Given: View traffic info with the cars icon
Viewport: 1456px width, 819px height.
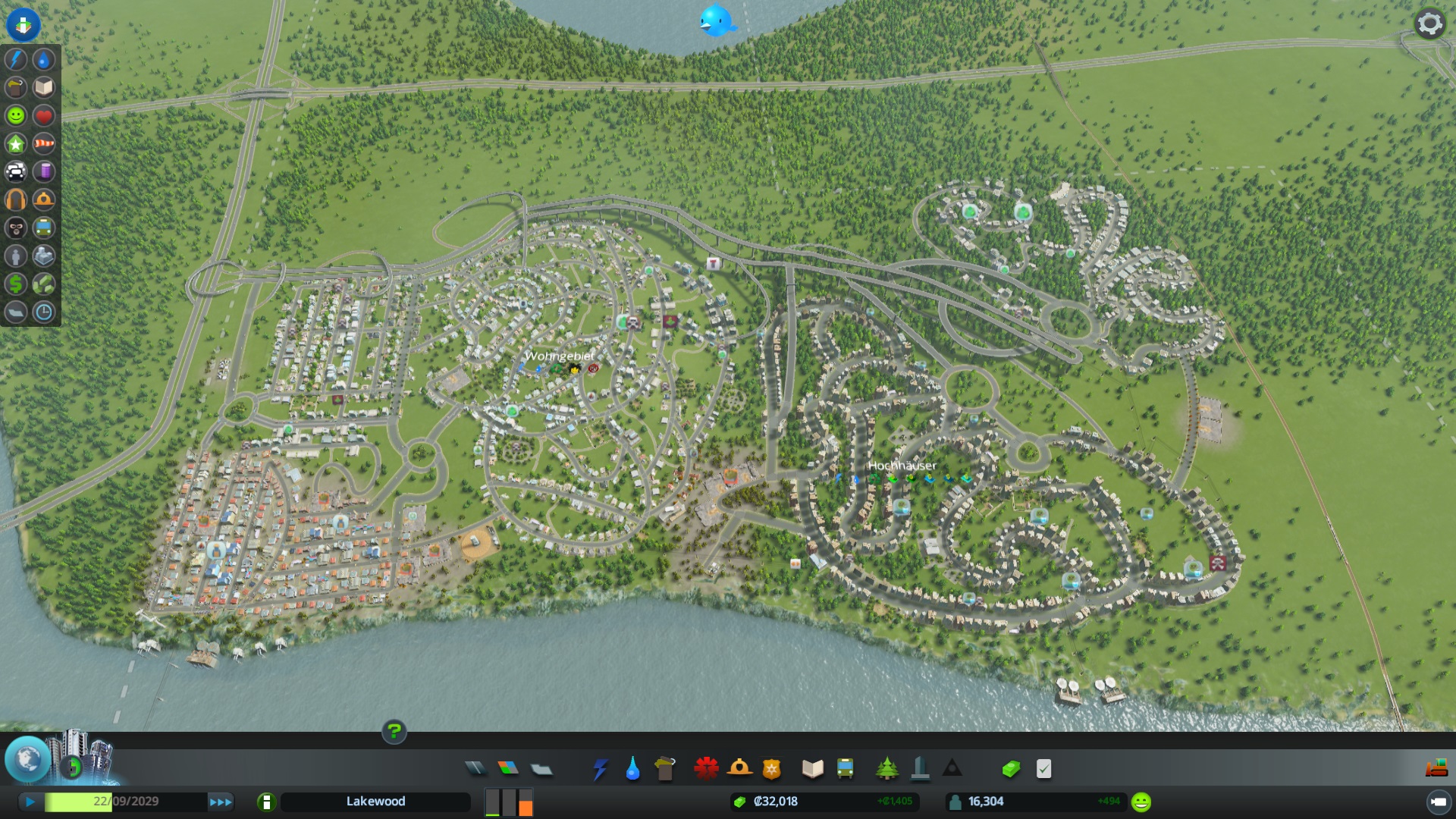Looking at the screenshot, I should (16, 171).
